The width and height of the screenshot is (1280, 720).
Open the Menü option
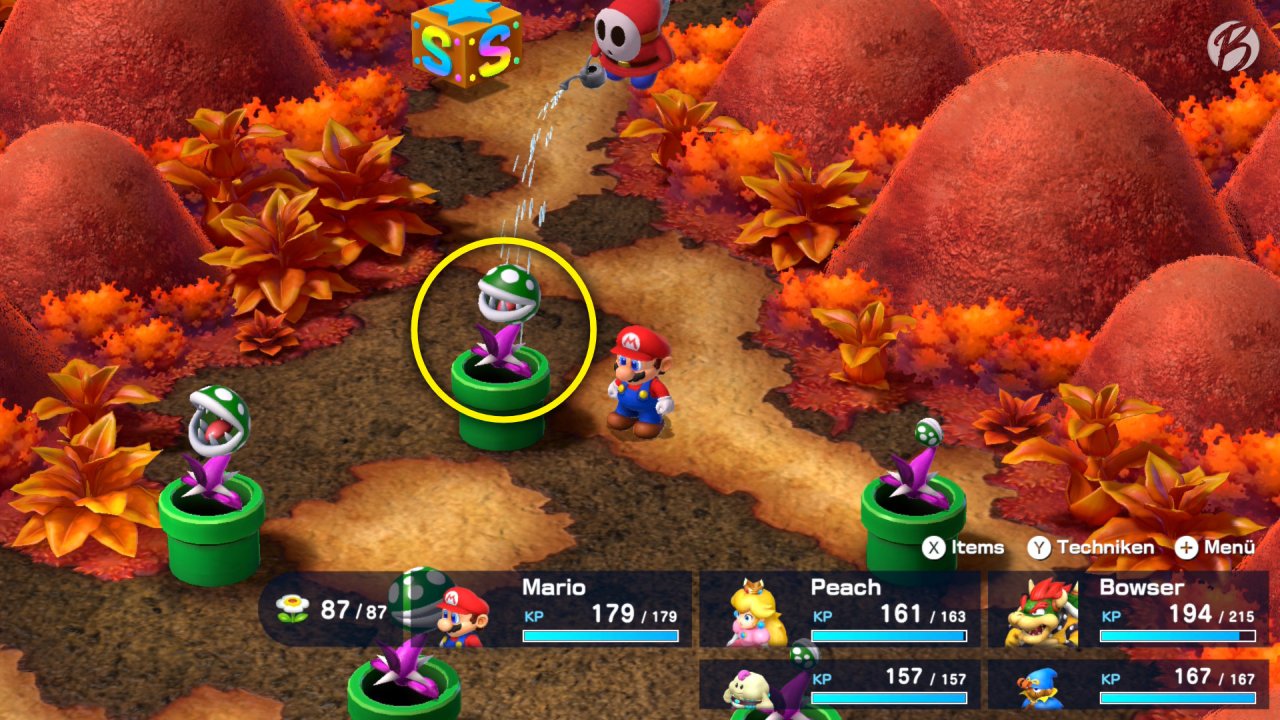click(x=1215, y=547)
